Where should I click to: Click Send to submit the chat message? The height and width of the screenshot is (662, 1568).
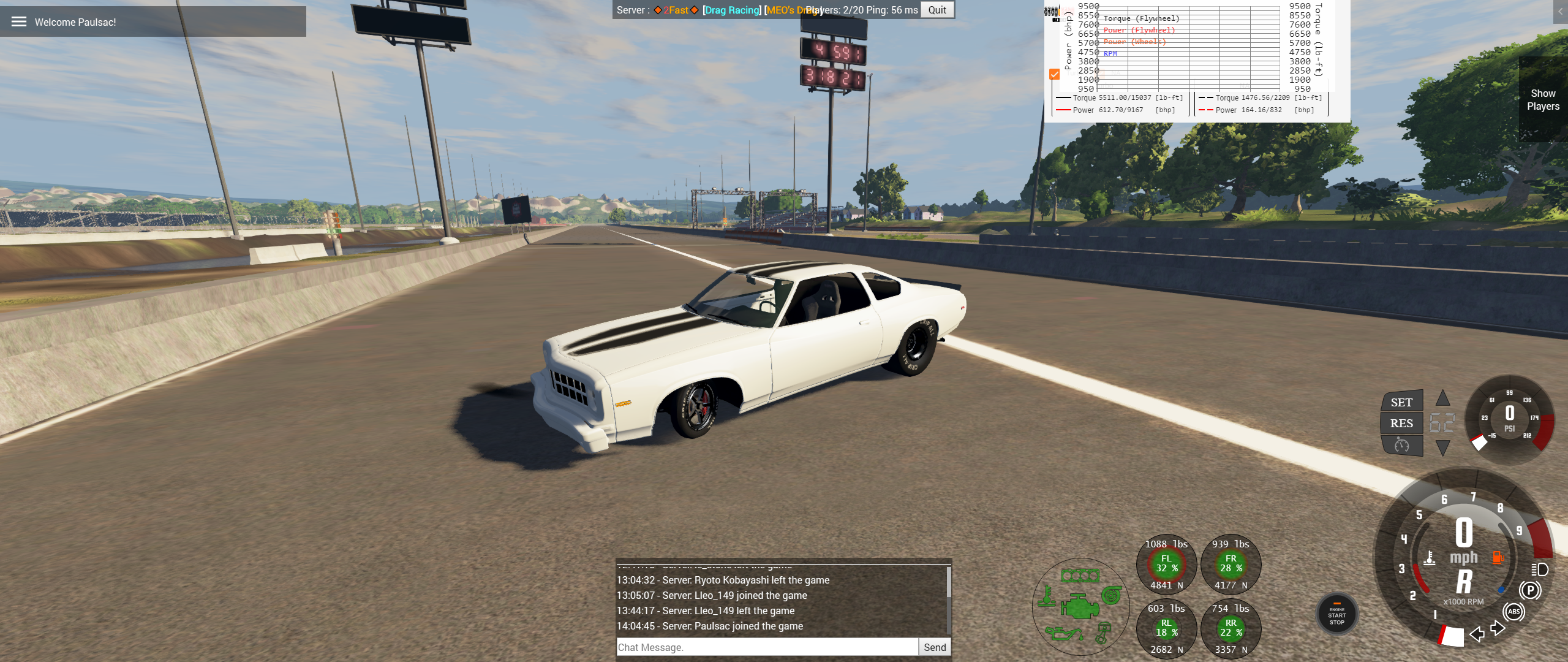point(935,647)
